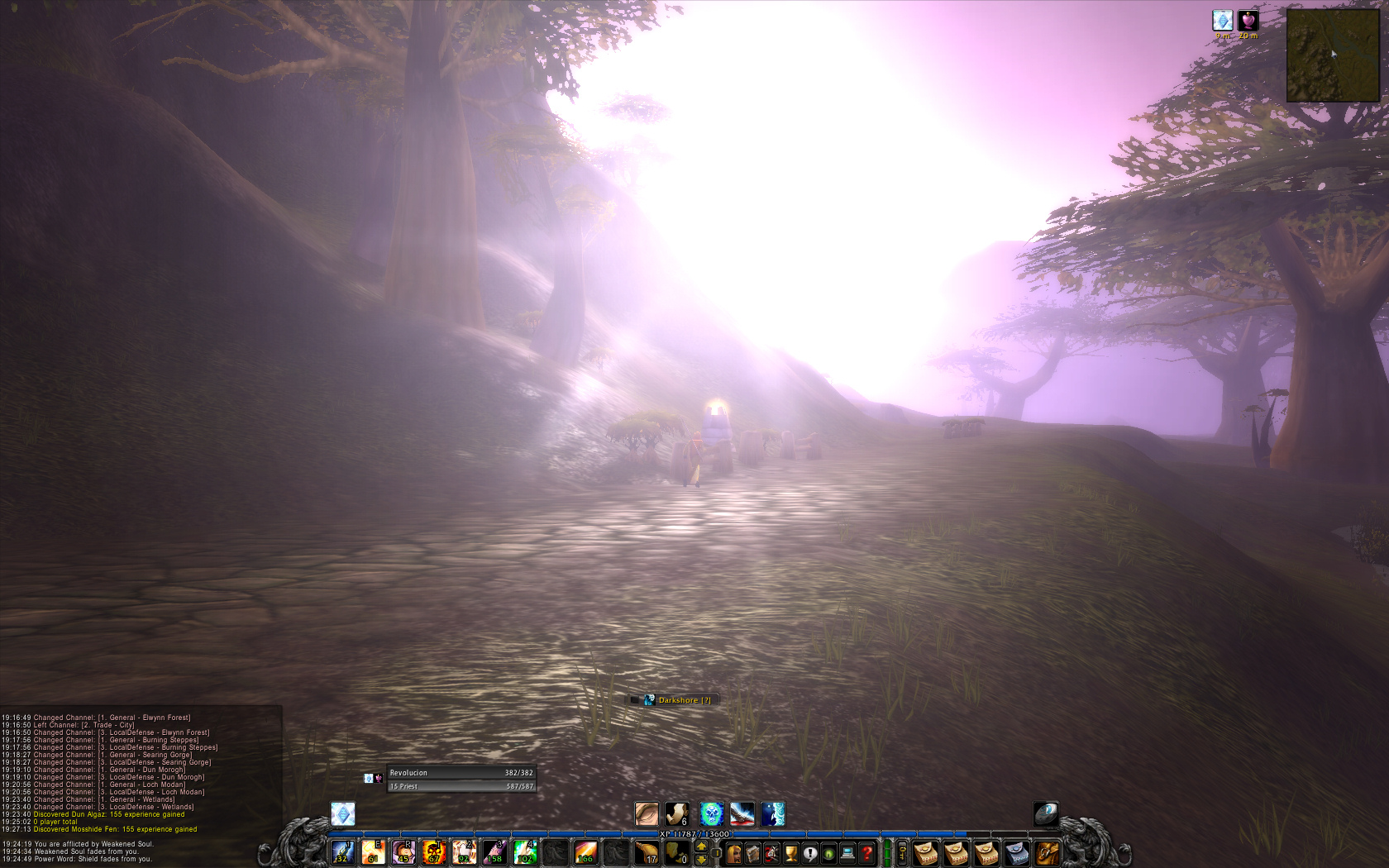Open the golden key ring
This screenshot has height=868, width=1389.
(902, 852)
